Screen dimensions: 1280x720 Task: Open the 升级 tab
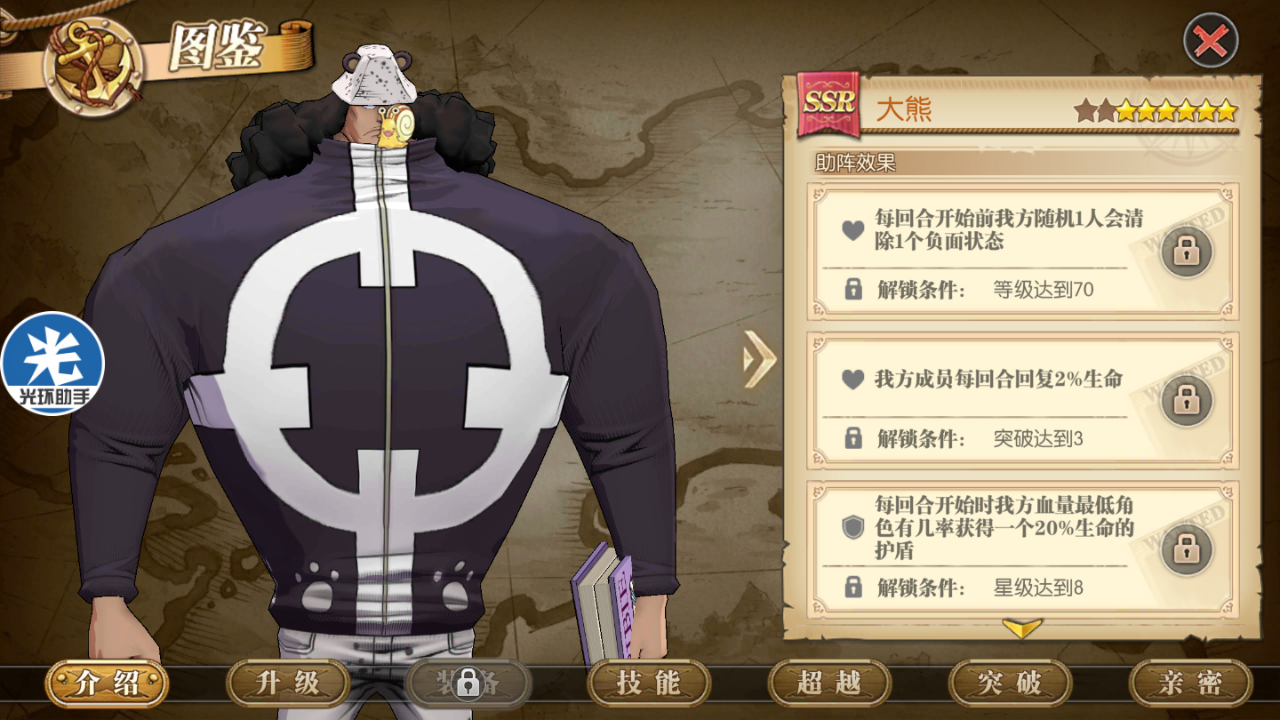pos(288,683)
